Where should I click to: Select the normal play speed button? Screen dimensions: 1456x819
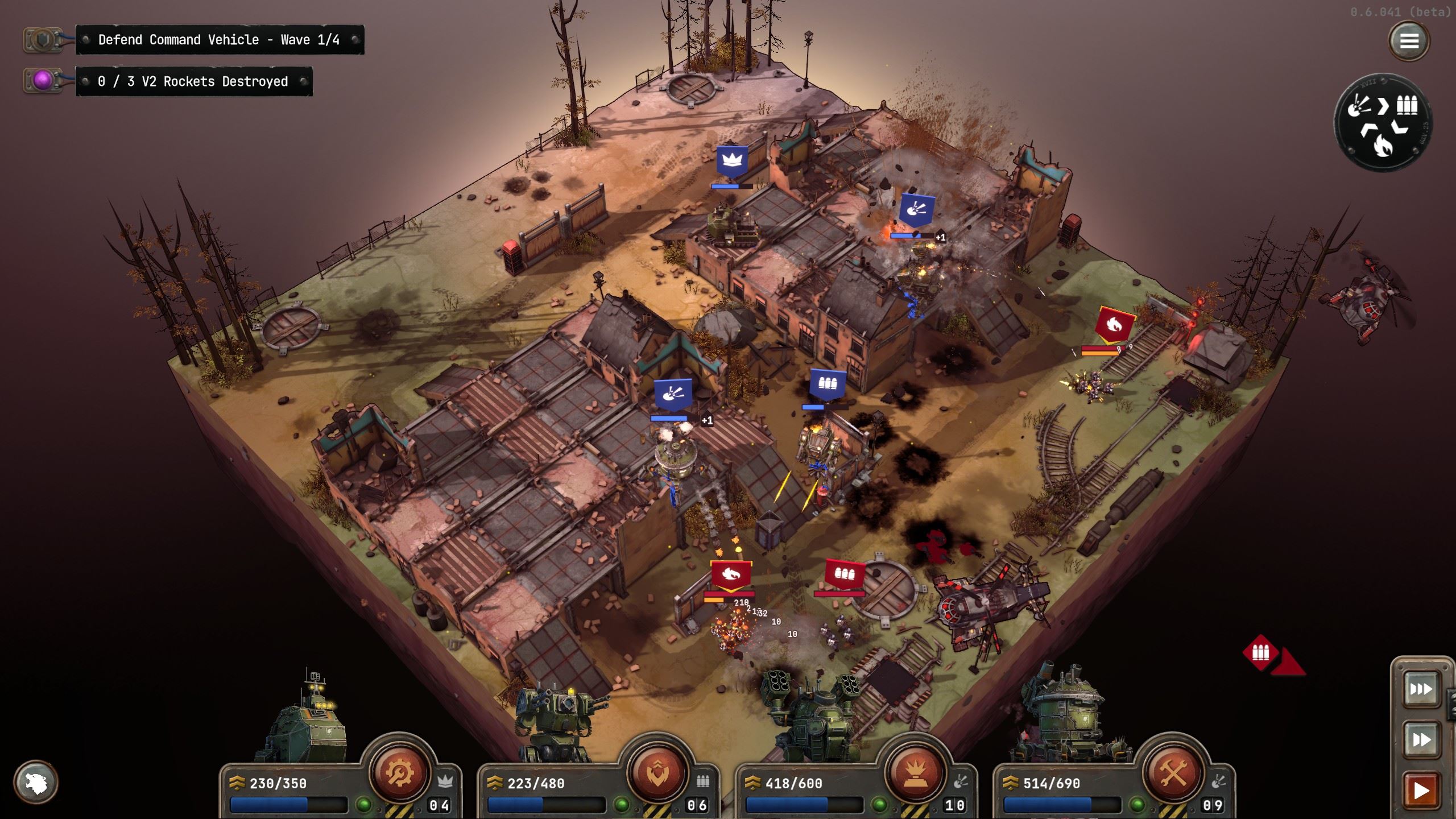point(1420,790)
